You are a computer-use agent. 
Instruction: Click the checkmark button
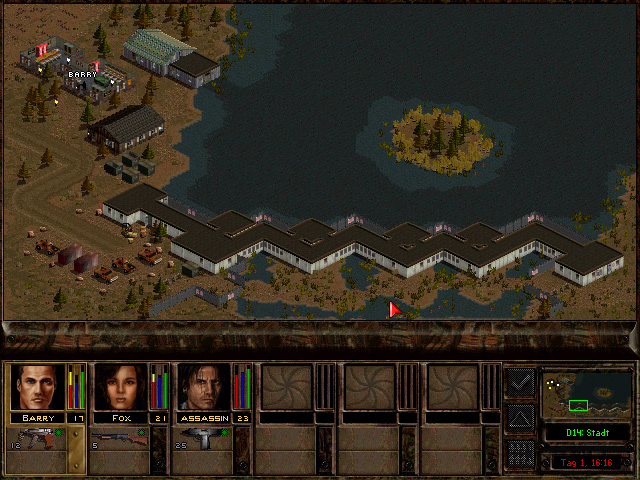tap(520, 382)
